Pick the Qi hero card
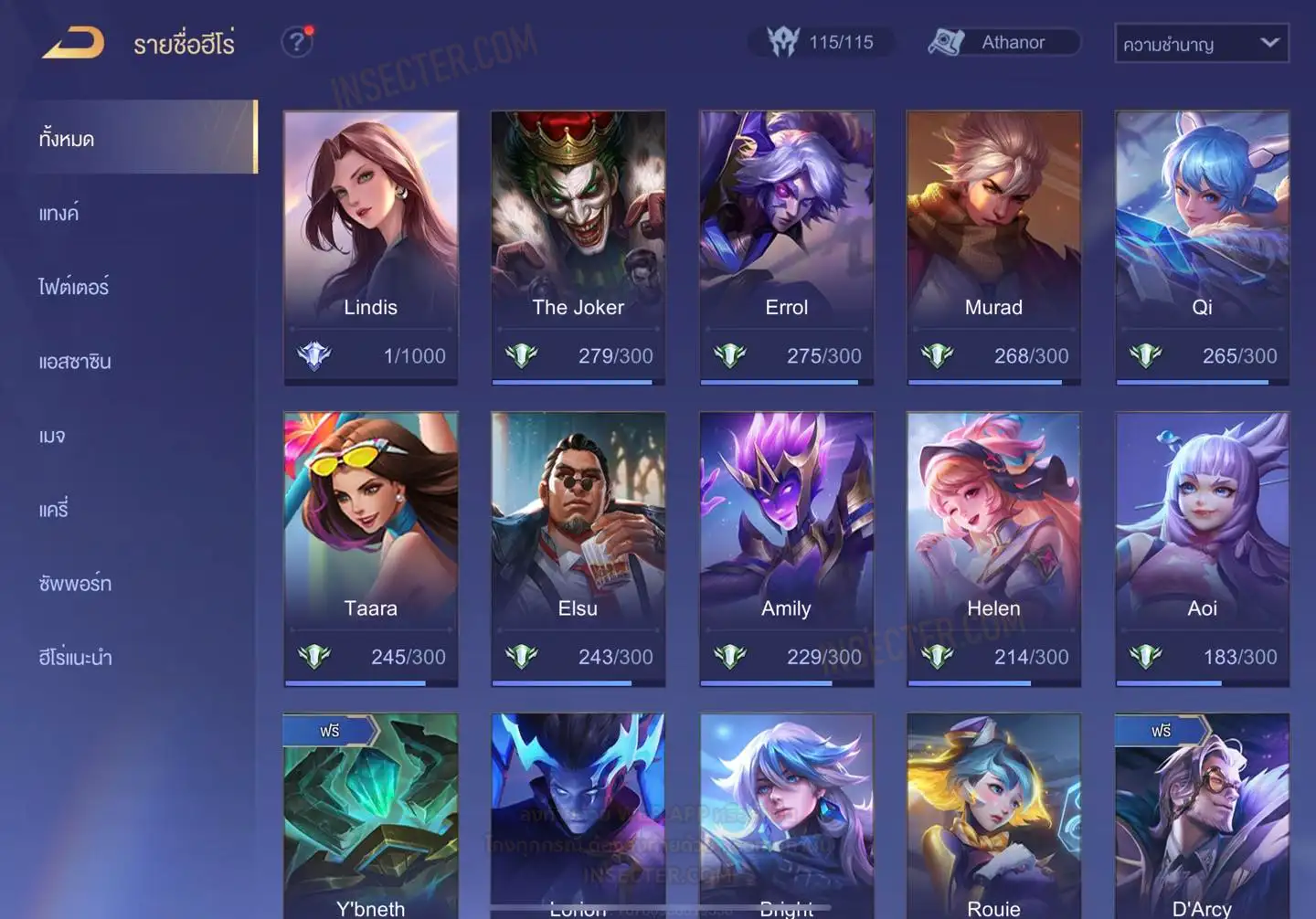This screenshot has width=1316, height=919. point(1202,247)
